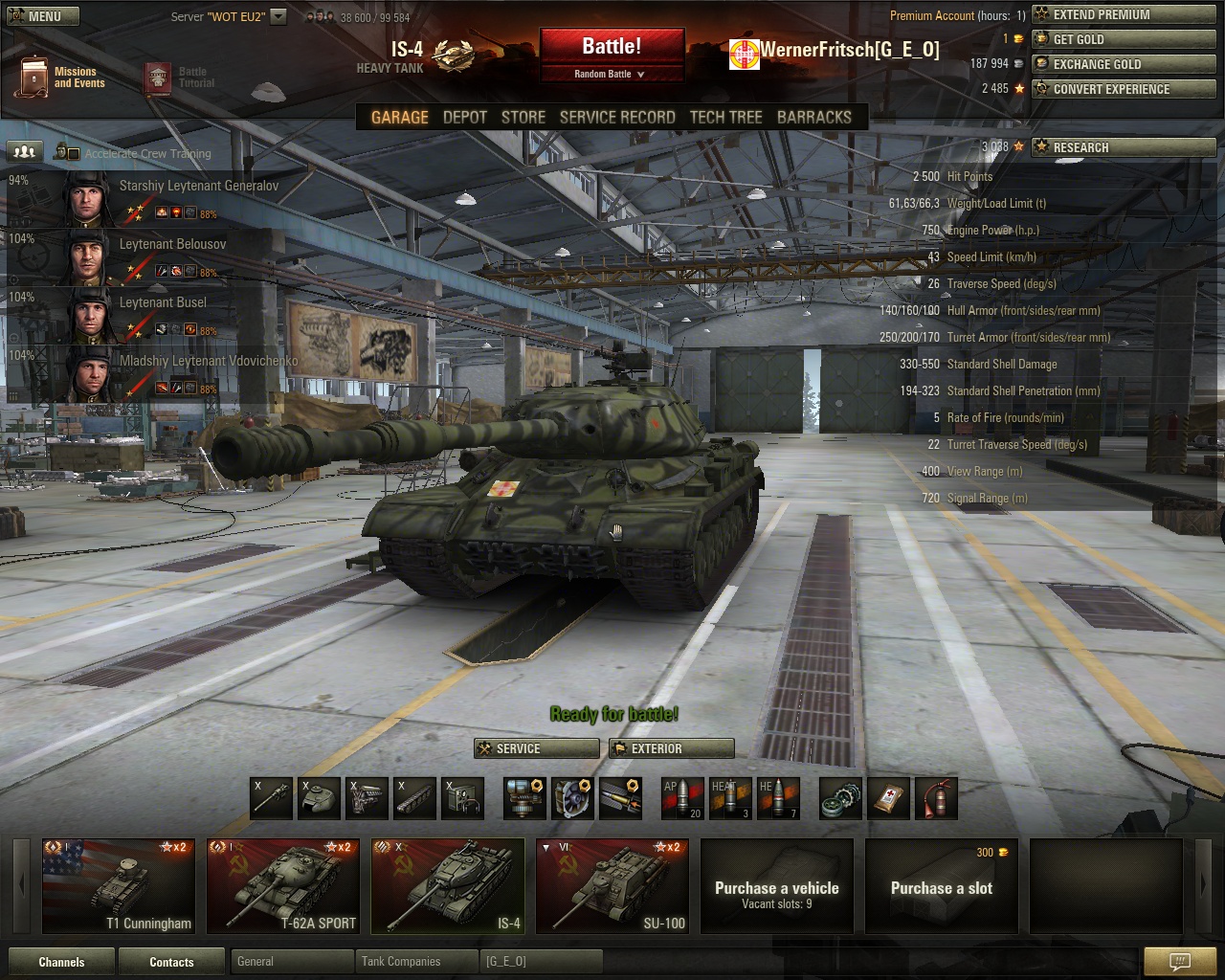Open the SERVICE panel
This screenshot has height=980, width=1225.
coord(537,748)
